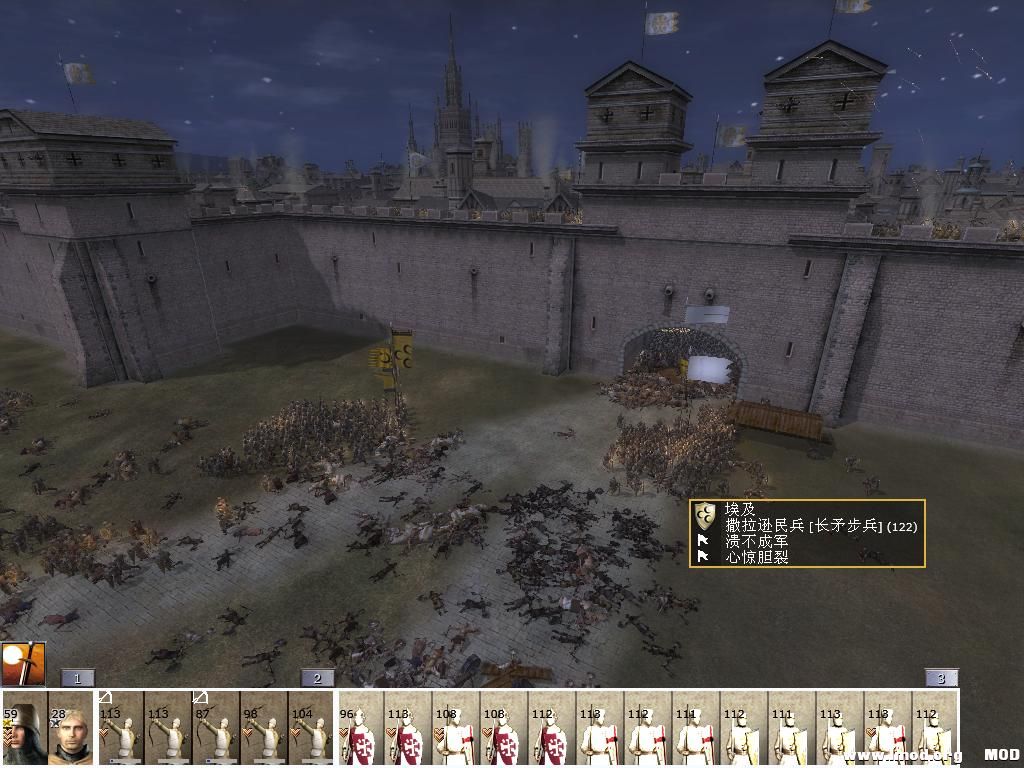Select group 1 tab
1024x768 pixels.
click(77, 678)
